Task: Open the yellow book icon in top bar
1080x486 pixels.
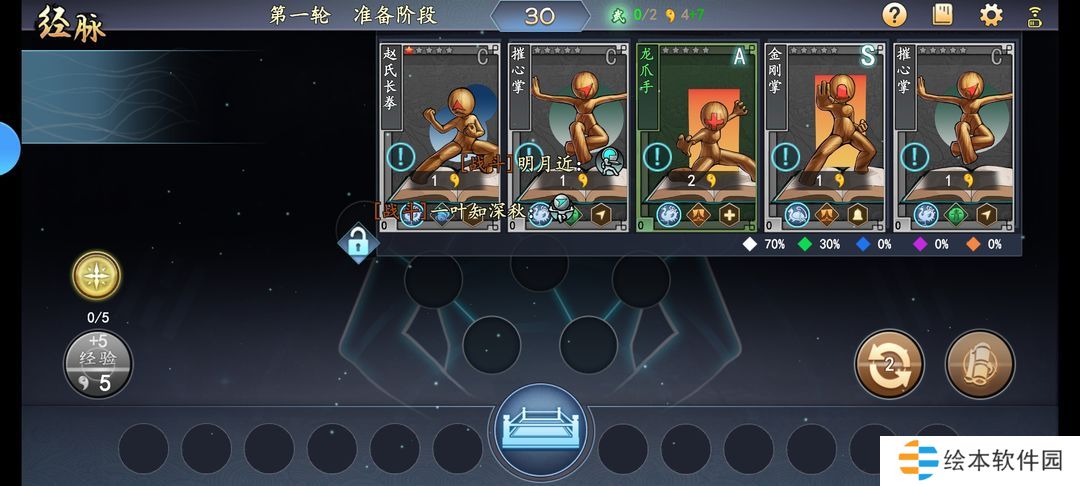Action: 942,15
